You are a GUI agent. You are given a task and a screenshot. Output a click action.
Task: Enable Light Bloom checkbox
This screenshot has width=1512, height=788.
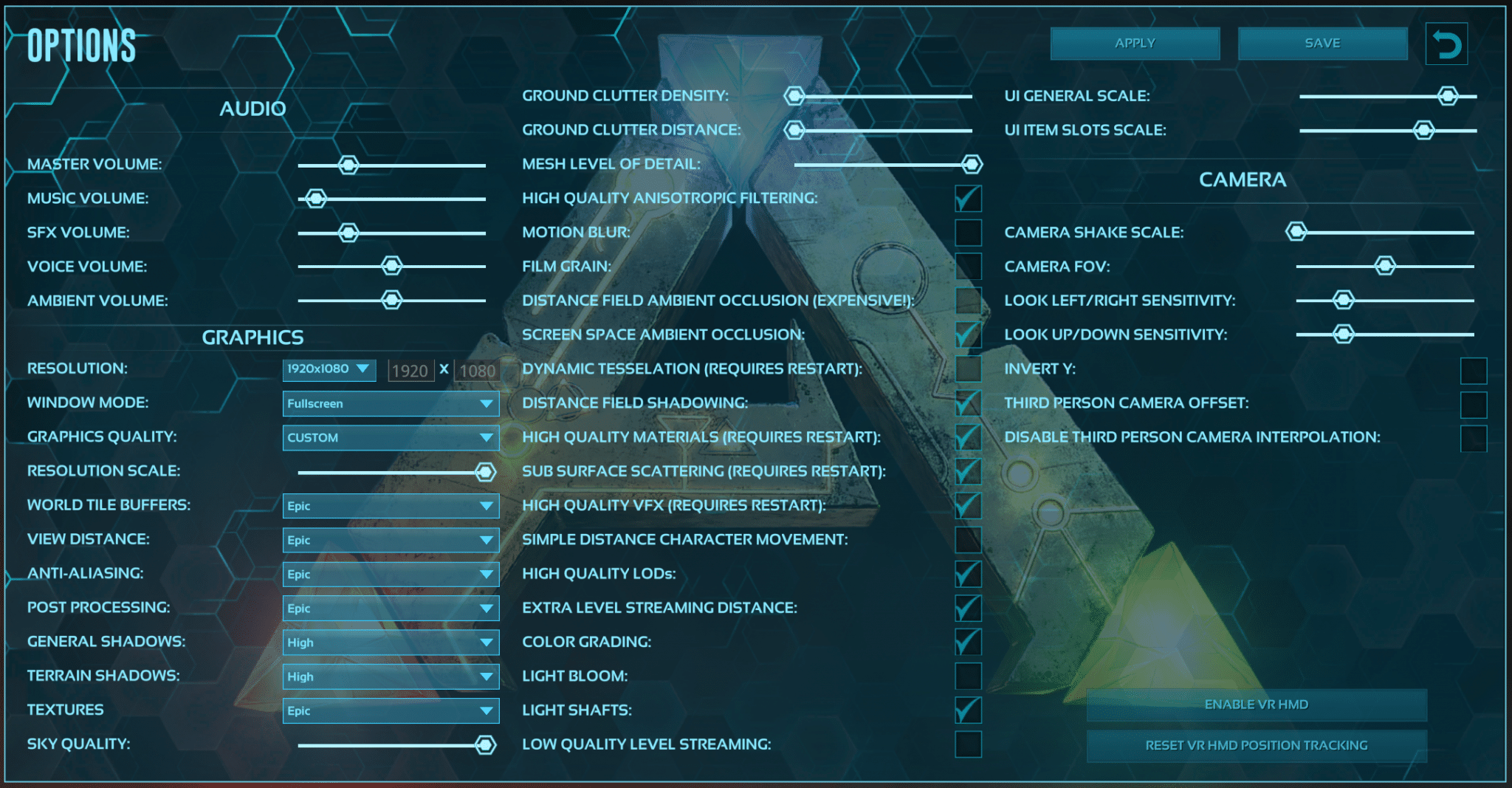coord(967,676)
